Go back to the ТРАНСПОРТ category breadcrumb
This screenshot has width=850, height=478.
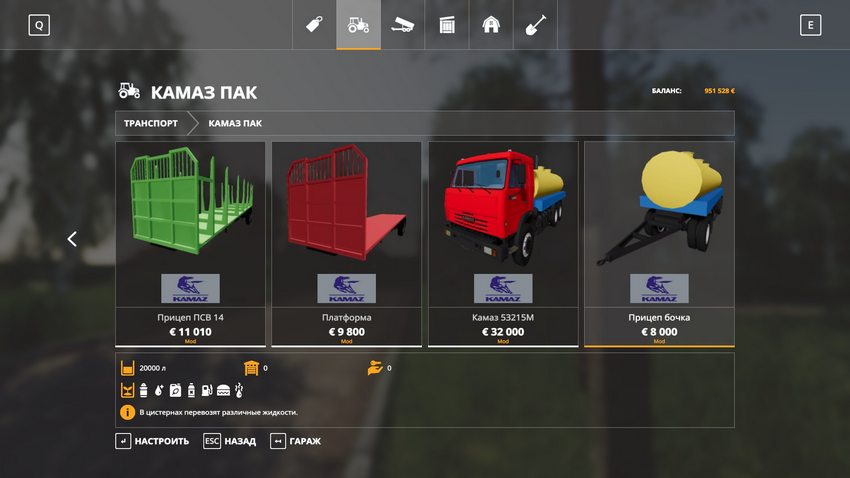[x=151, y=124]
